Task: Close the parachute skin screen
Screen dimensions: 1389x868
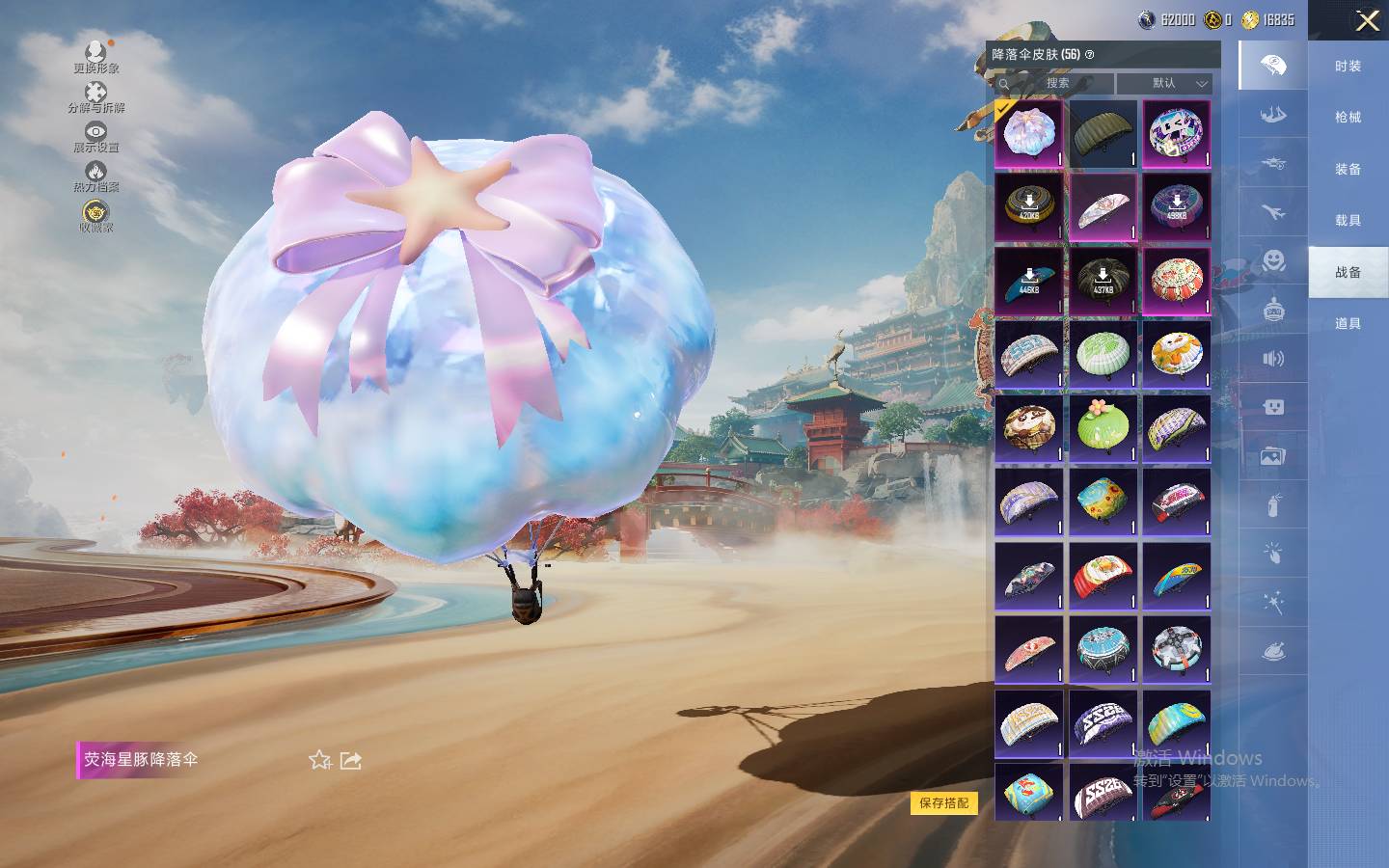Action: pos(1367,21)
